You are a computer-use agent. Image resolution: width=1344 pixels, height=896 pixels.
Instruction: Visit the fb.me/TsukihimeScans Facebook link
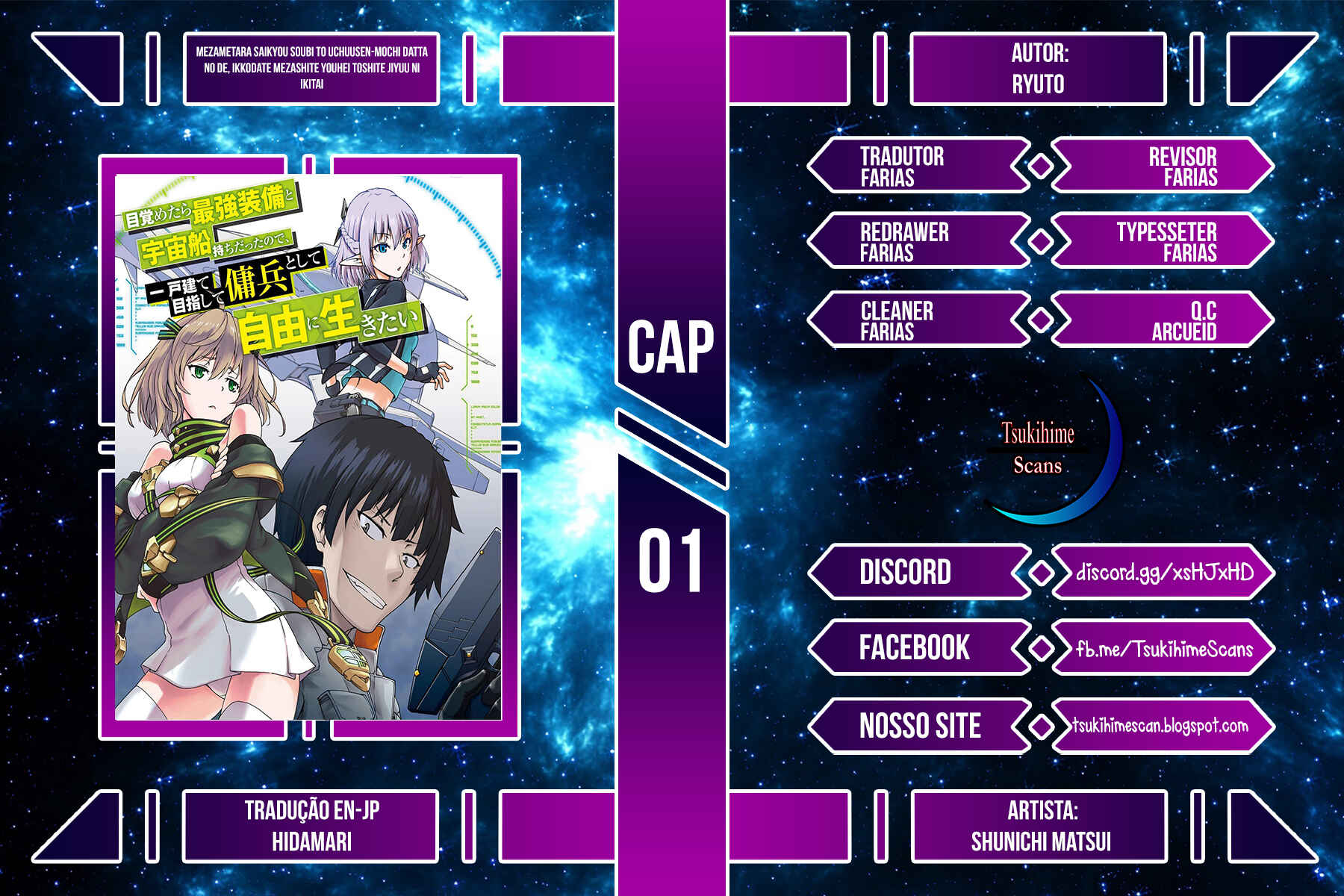pos(1164,649)
